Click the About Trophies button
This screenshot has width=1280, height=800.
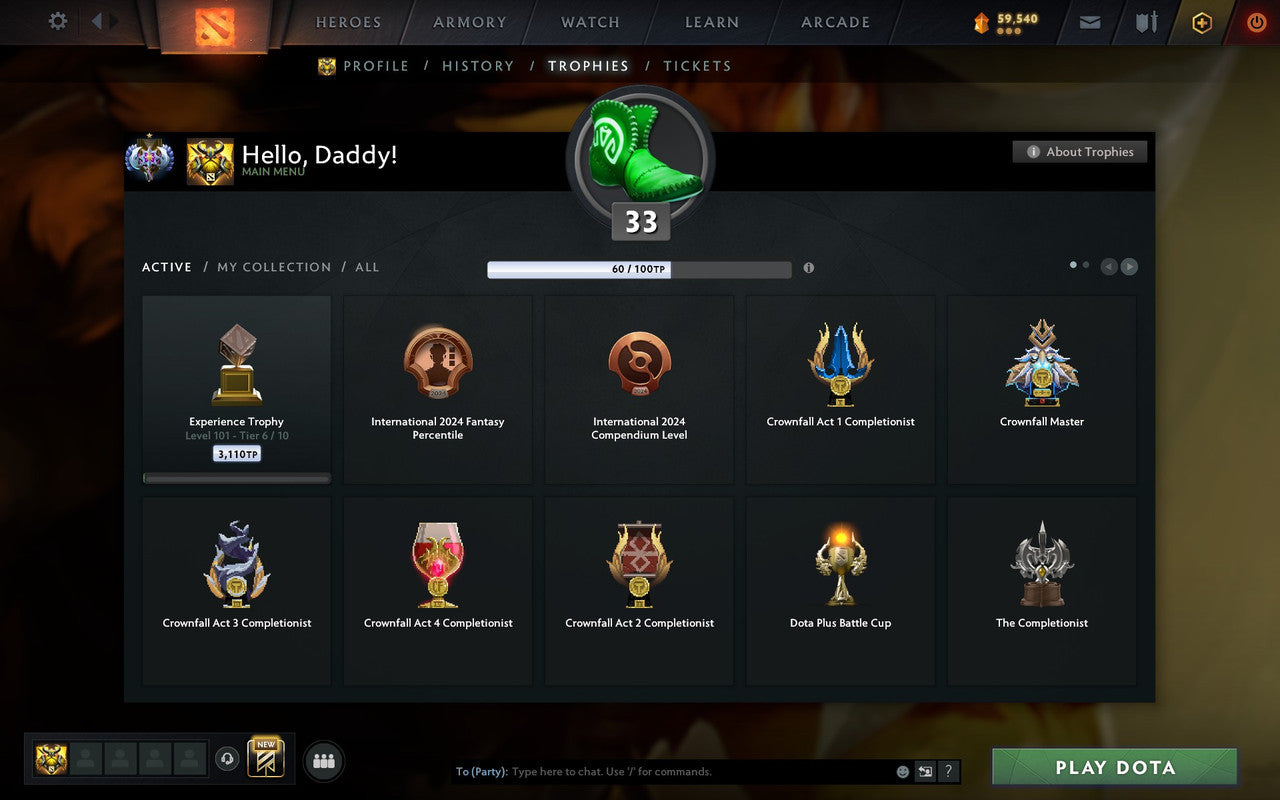tap(1080, 152)
